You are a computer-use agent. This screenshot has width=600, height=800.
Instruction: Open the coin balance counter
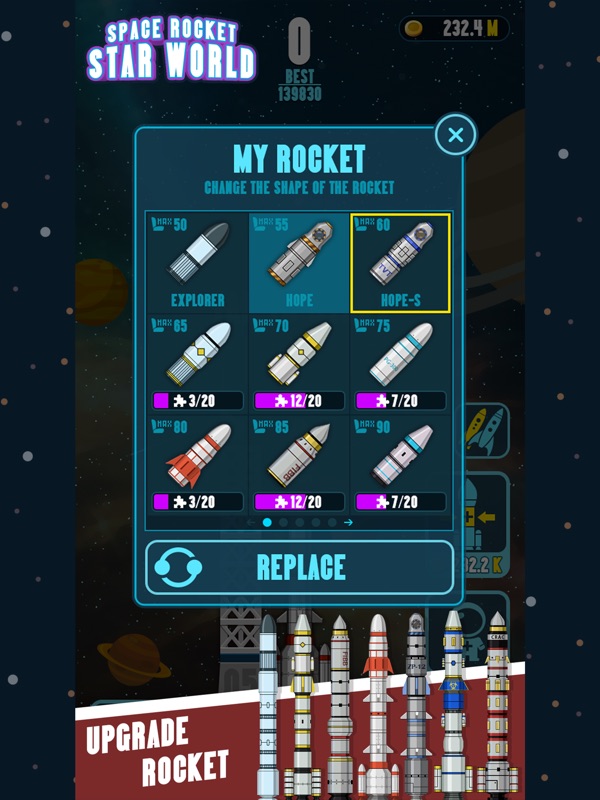click(x=454, y=29)
